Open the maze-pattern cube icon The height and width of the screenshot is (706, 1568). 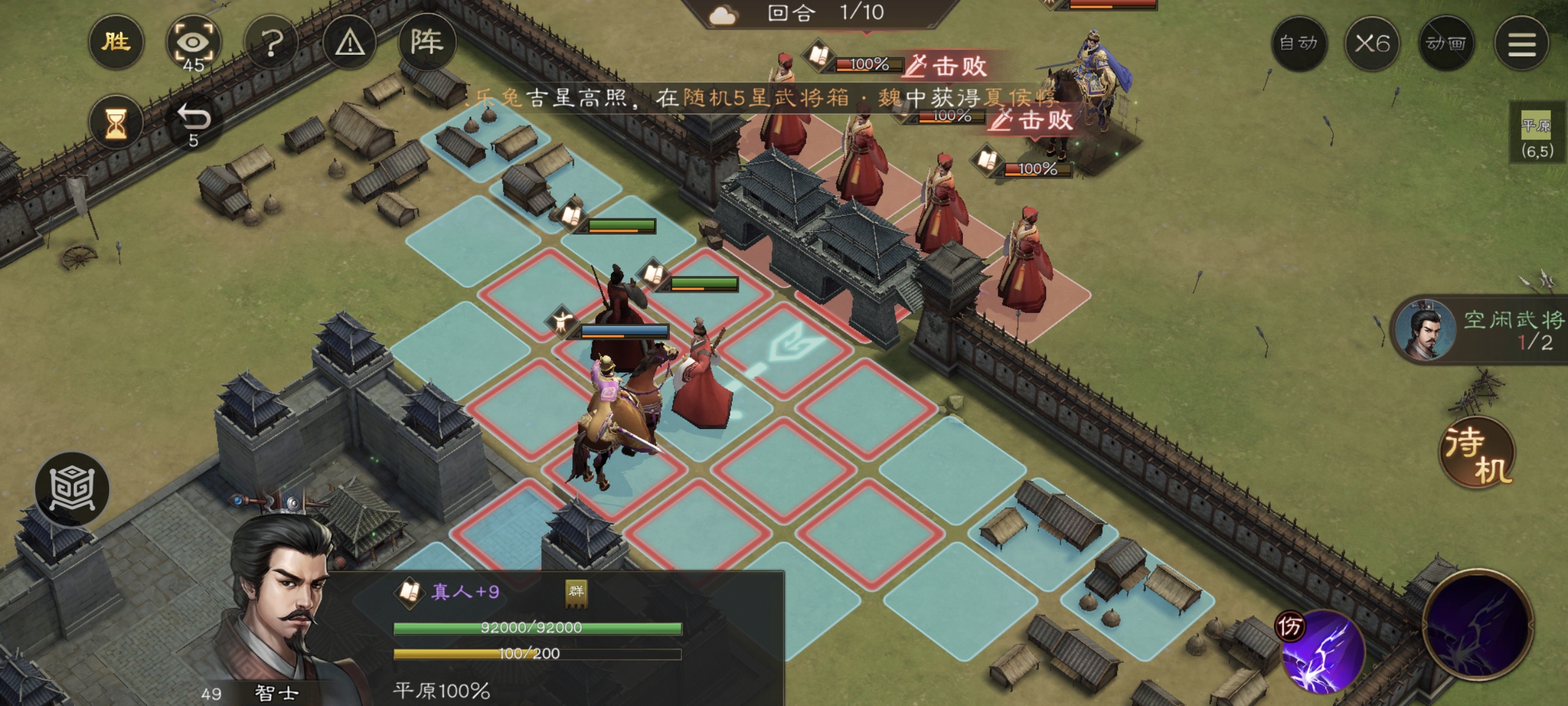pos(72,489)
